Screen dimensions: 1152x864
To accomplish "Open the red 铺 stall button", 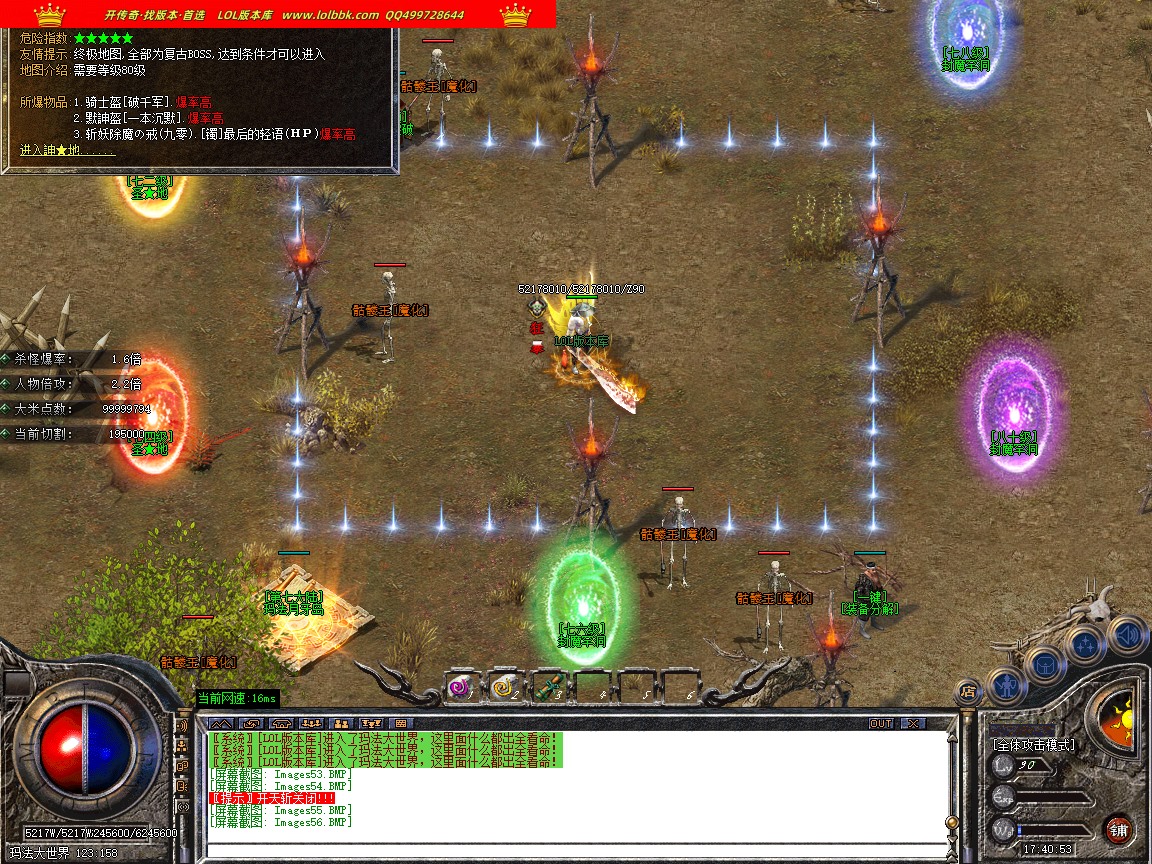I will [1118, 829].
